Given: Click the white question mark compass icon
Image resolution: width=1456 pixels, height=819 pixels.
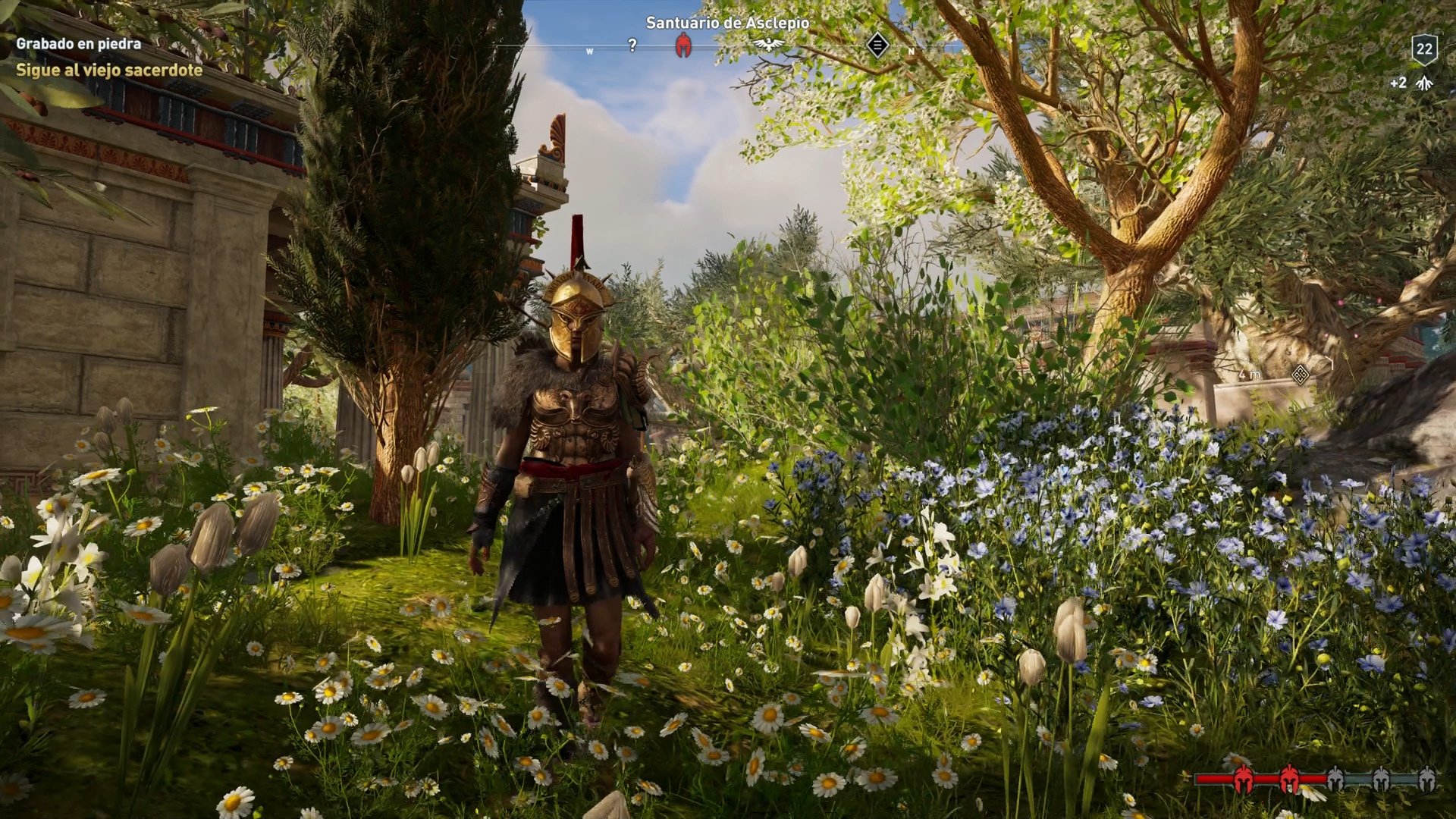Looking at the screenshot, I should tap(633, 44).
